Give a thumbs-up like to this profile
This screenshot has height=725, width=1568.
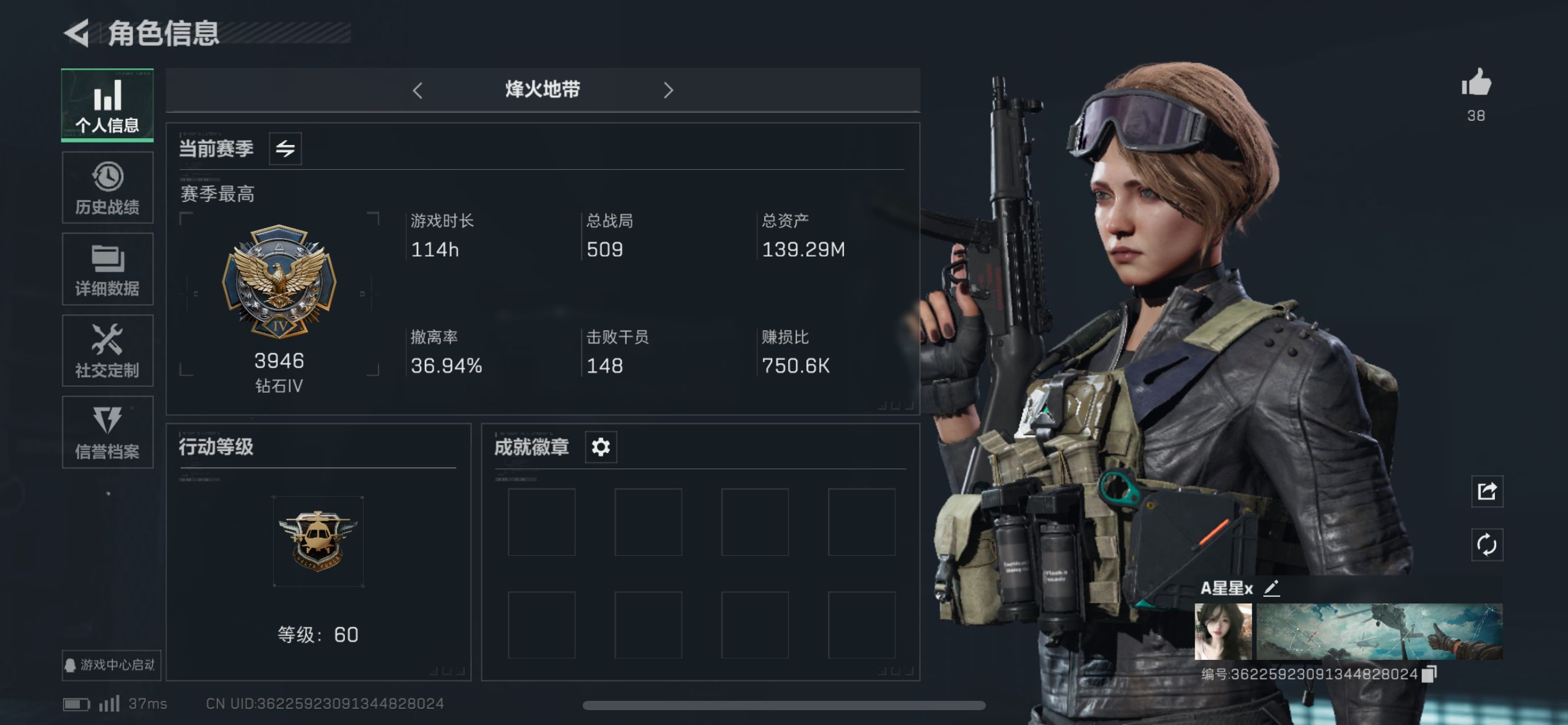1476,83
